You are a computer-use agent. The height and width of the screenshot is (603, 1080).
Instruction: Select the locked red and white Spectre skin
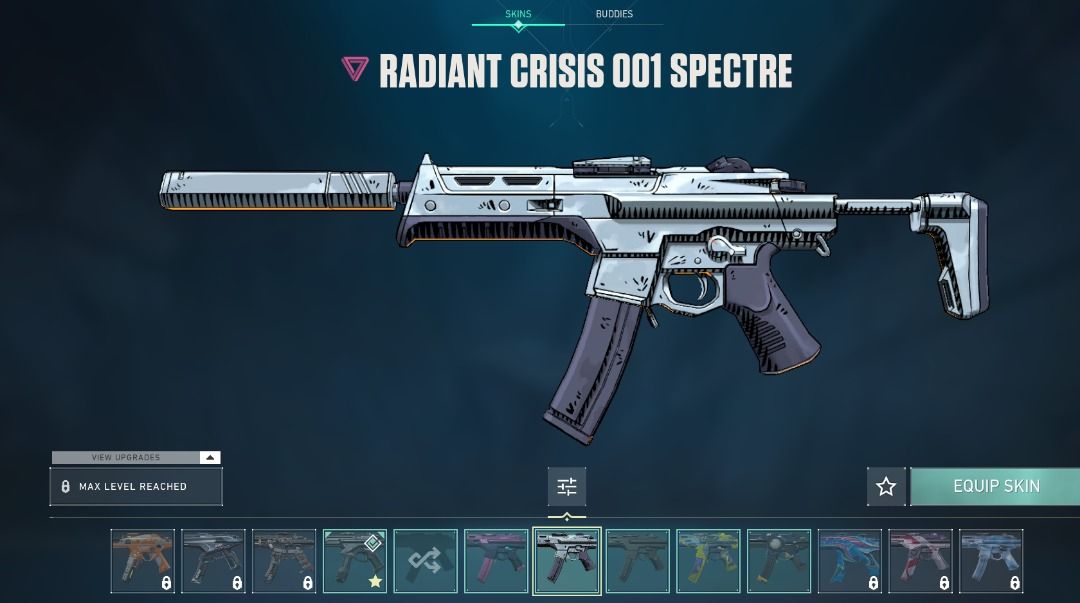[x=921, y=561]
